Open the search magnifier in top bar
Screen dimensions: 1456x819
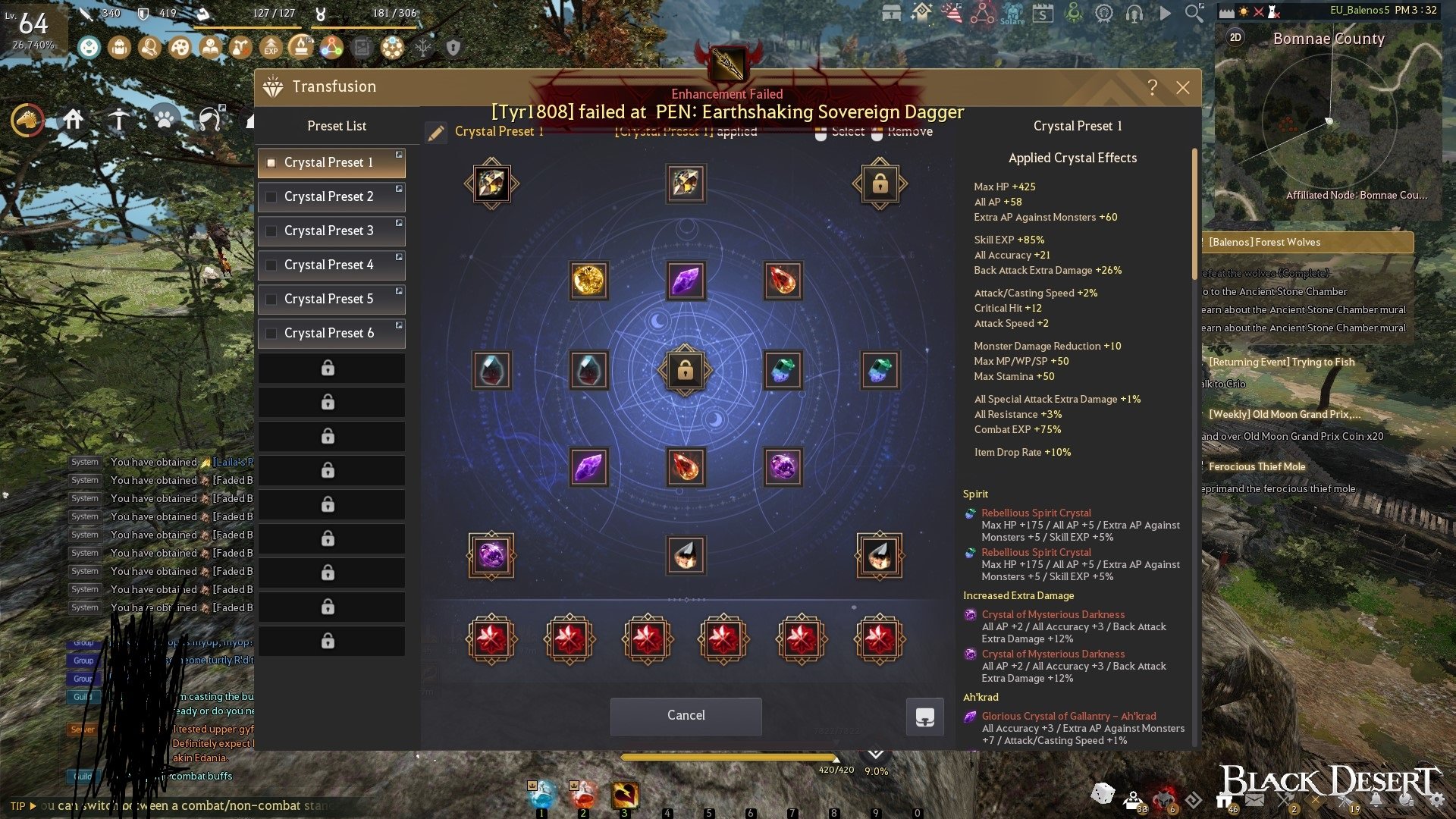pos(1194,13)
